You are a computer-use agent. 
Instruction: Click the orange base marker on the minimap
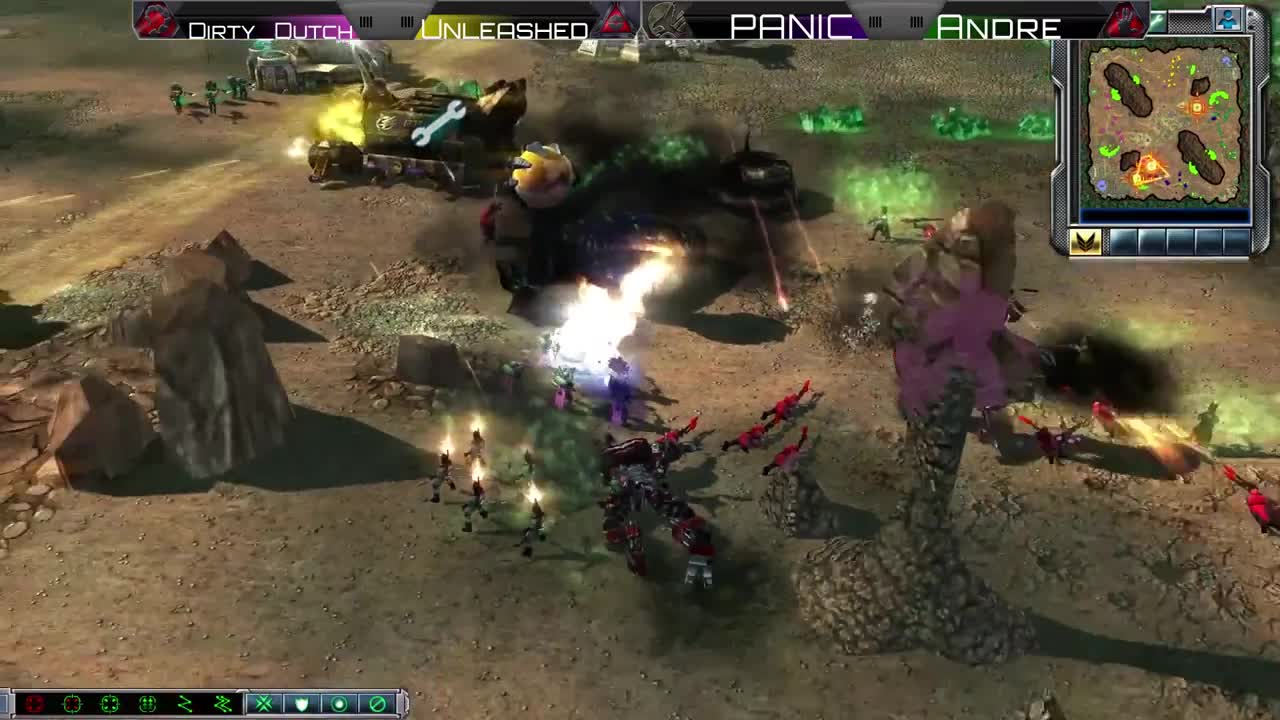coord(1196,108)
